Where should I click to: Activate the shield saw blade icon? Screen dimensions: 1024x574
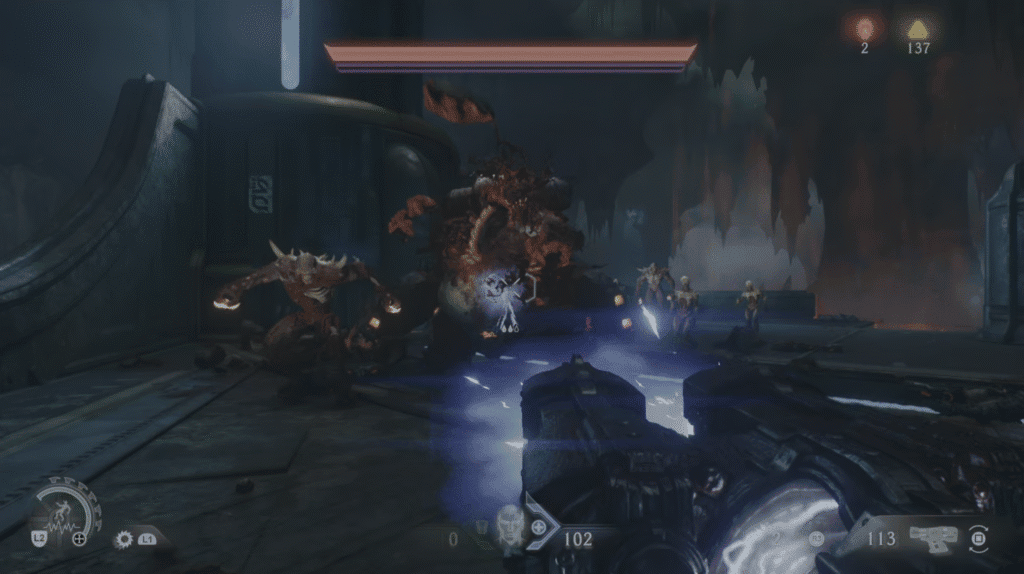click(125, 539)
